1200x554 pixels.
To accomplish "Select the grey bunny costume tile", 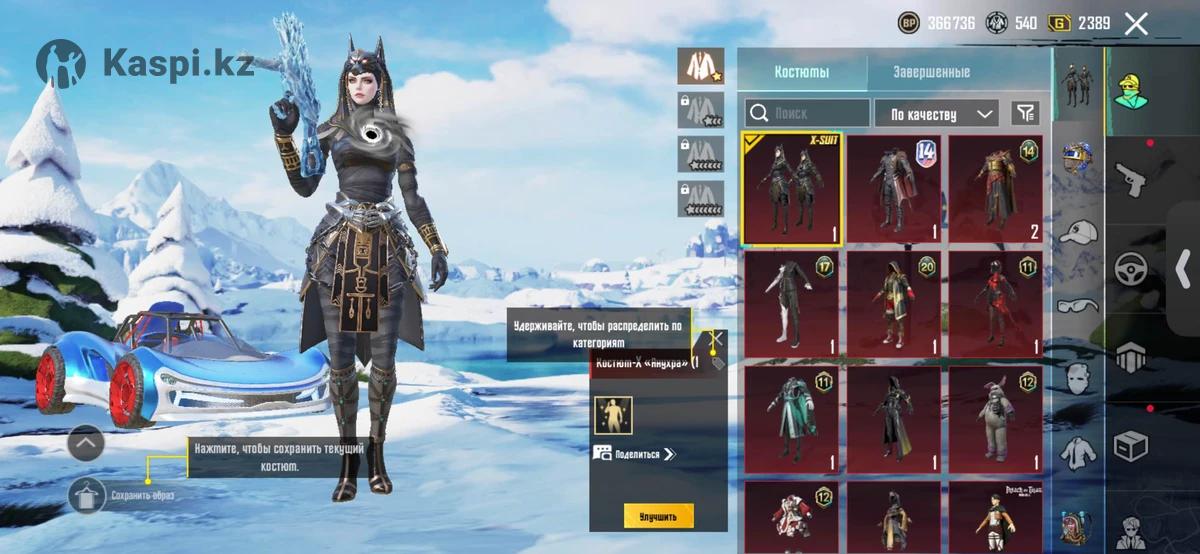I will [995, 419].
